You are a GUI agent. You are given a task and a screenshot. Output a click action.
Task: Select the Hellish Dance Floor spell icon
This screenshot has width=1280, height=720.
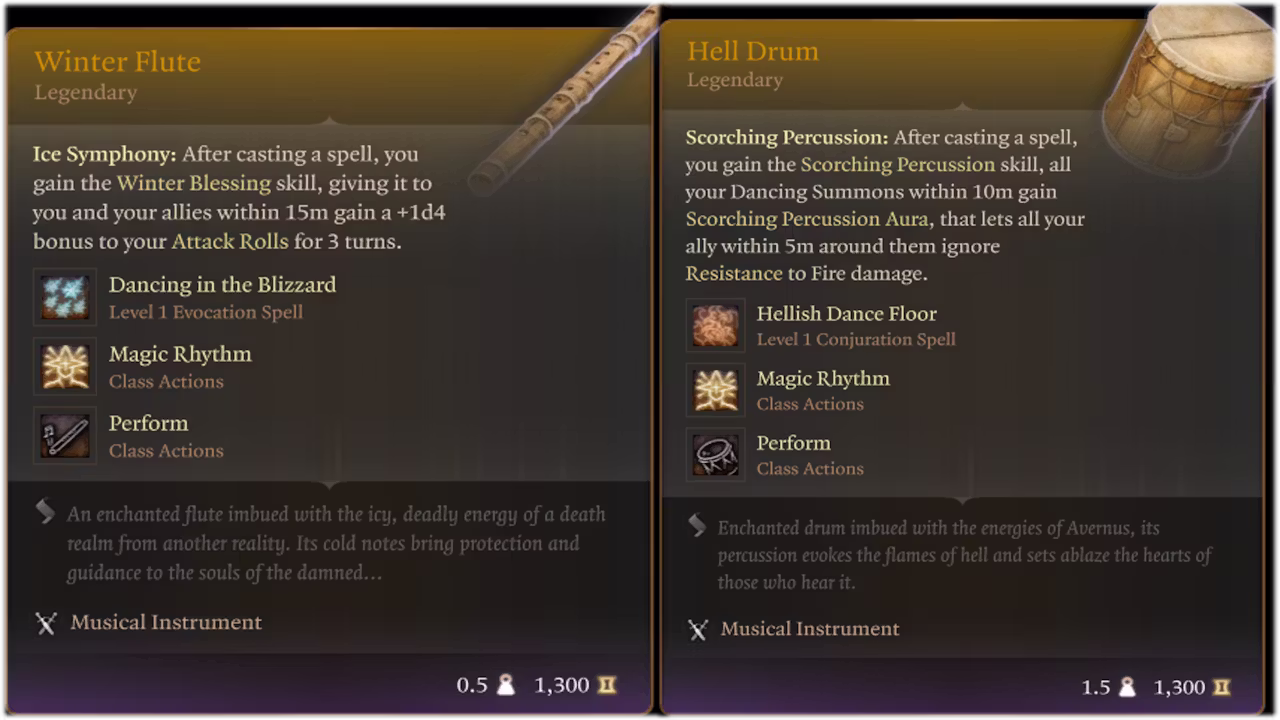pos(715,325)
